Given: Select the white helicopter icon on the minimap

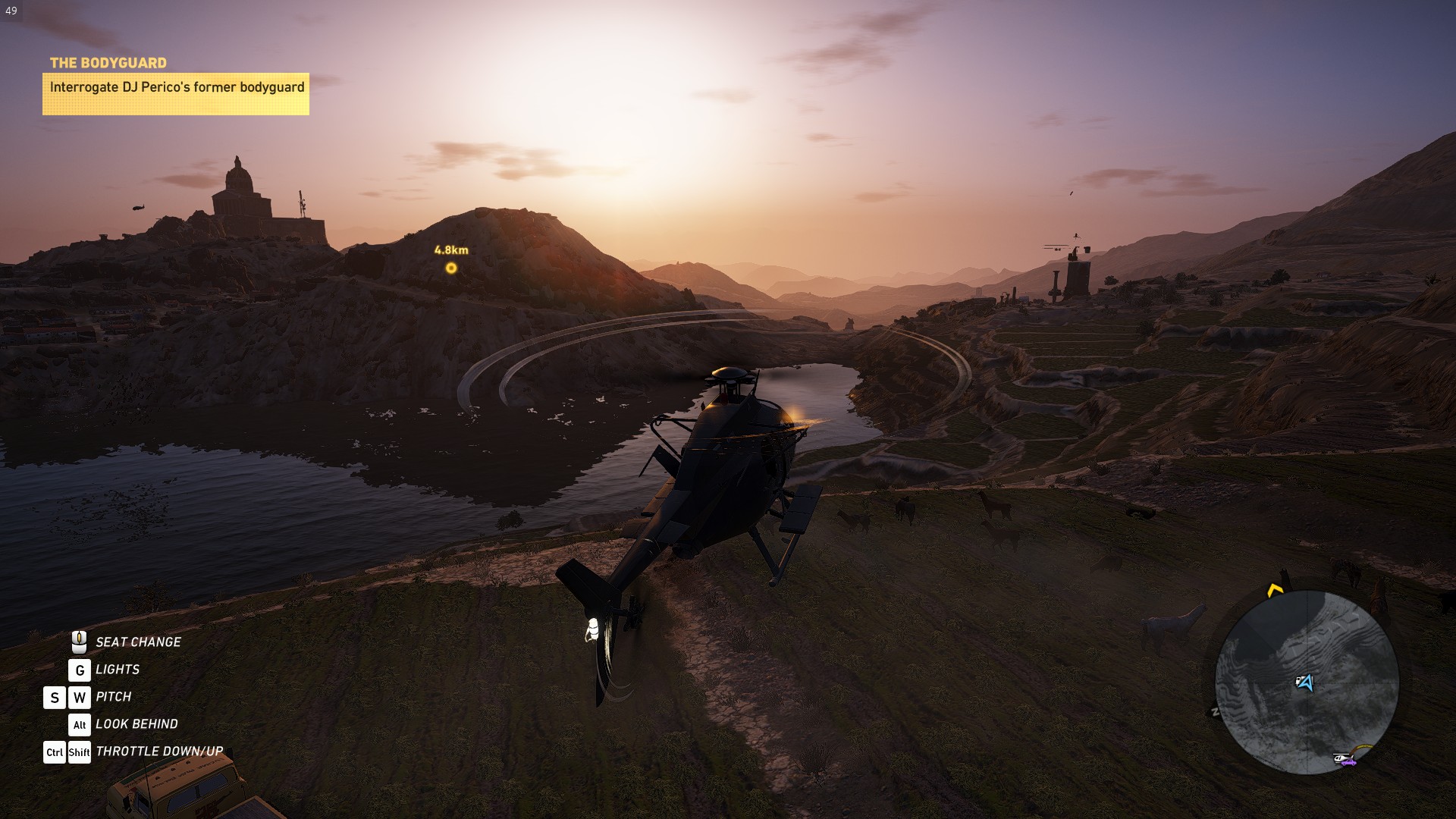Looking at the screenshot, I should tap(1341, 758).
